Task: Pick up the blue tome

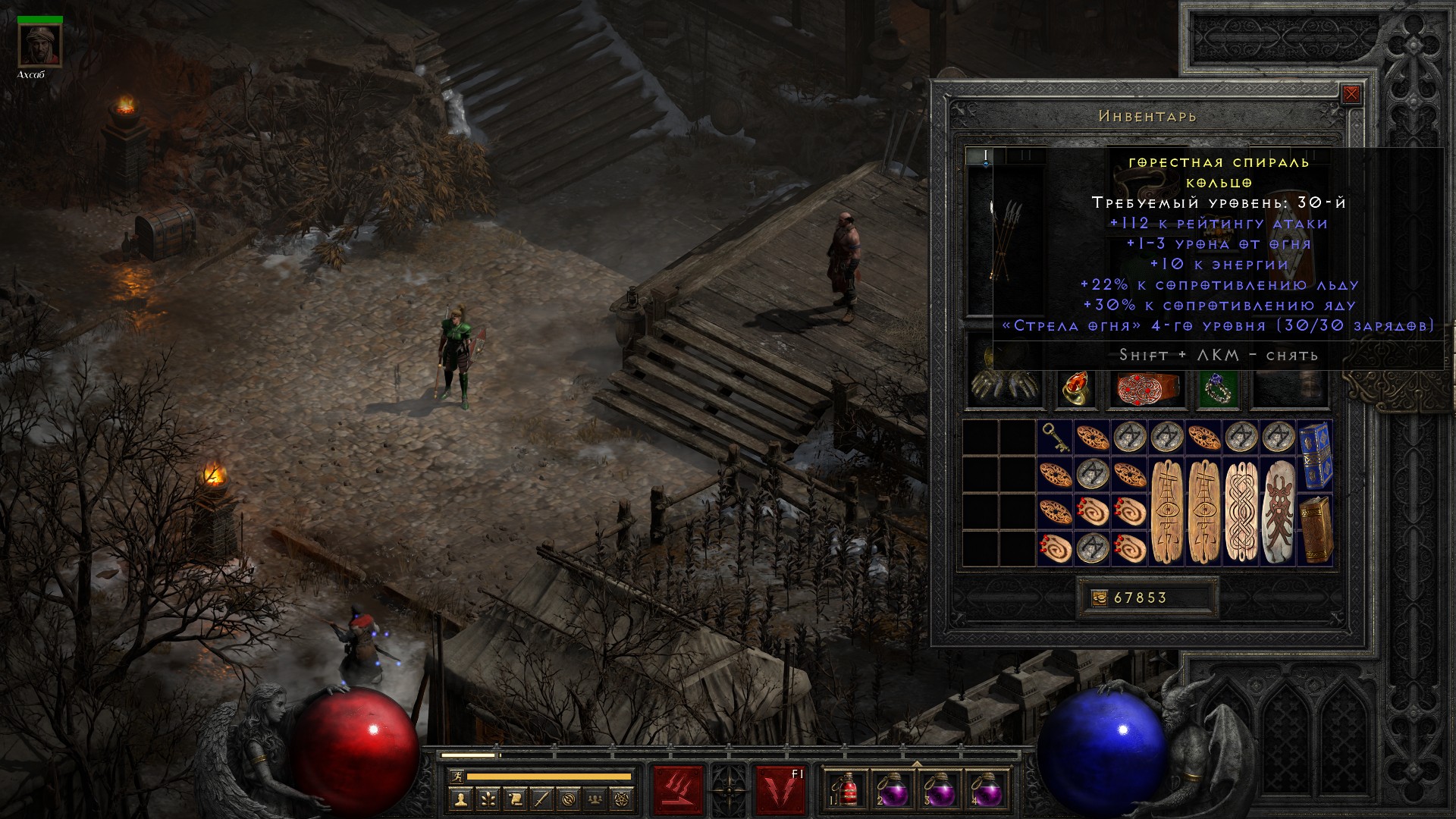Action: [x=1316, y=455]
